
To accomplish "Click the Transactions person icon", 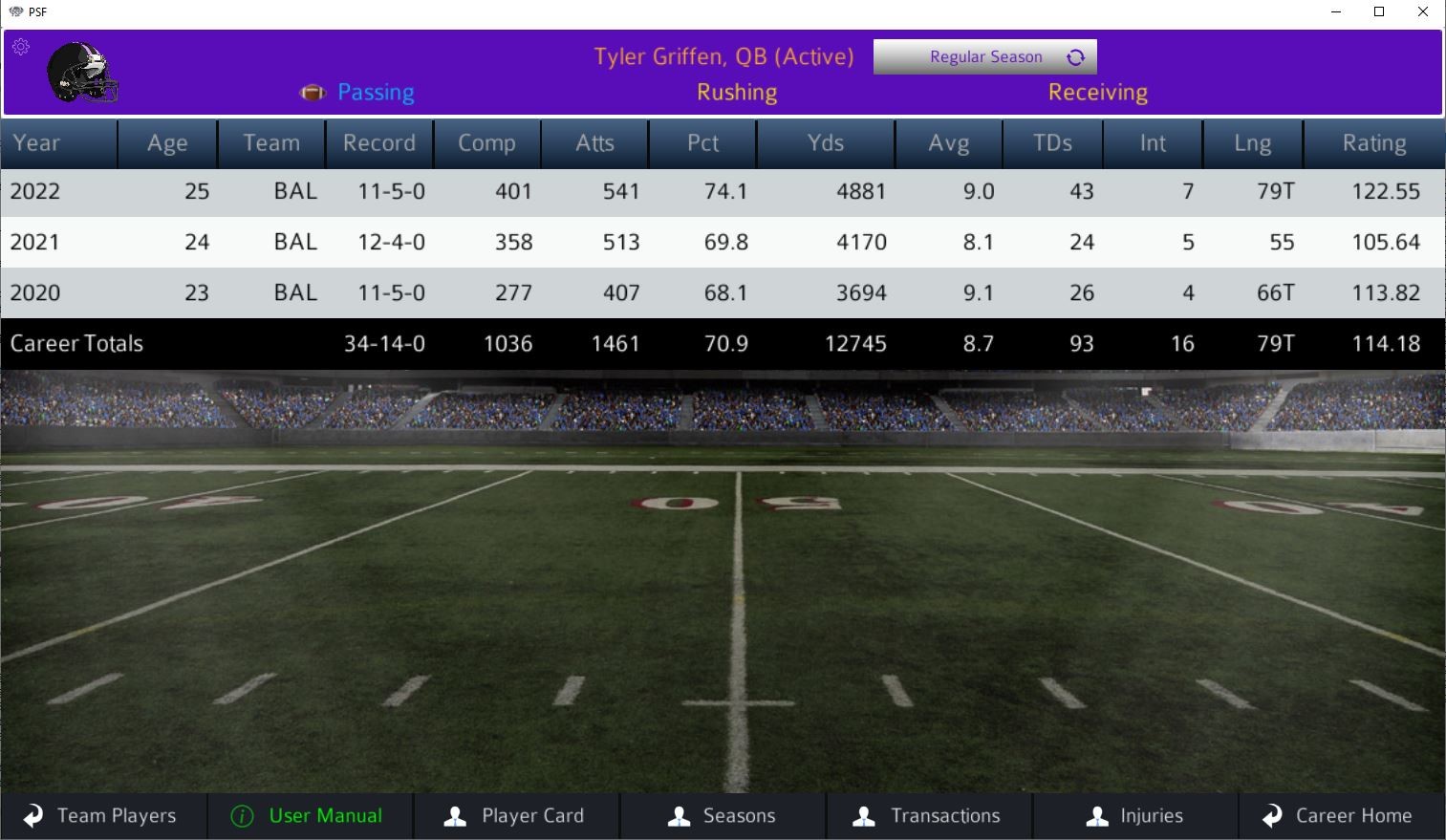I will 864,816.
